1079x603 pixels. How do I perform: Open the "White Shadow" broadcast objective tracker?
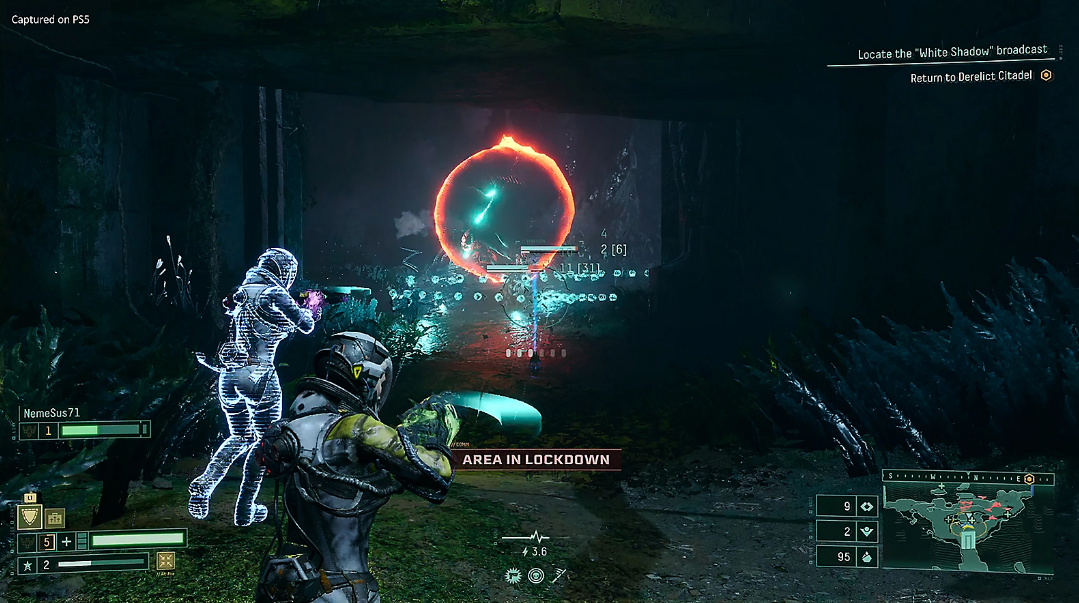pyautogui.click(x=951, y=51)
